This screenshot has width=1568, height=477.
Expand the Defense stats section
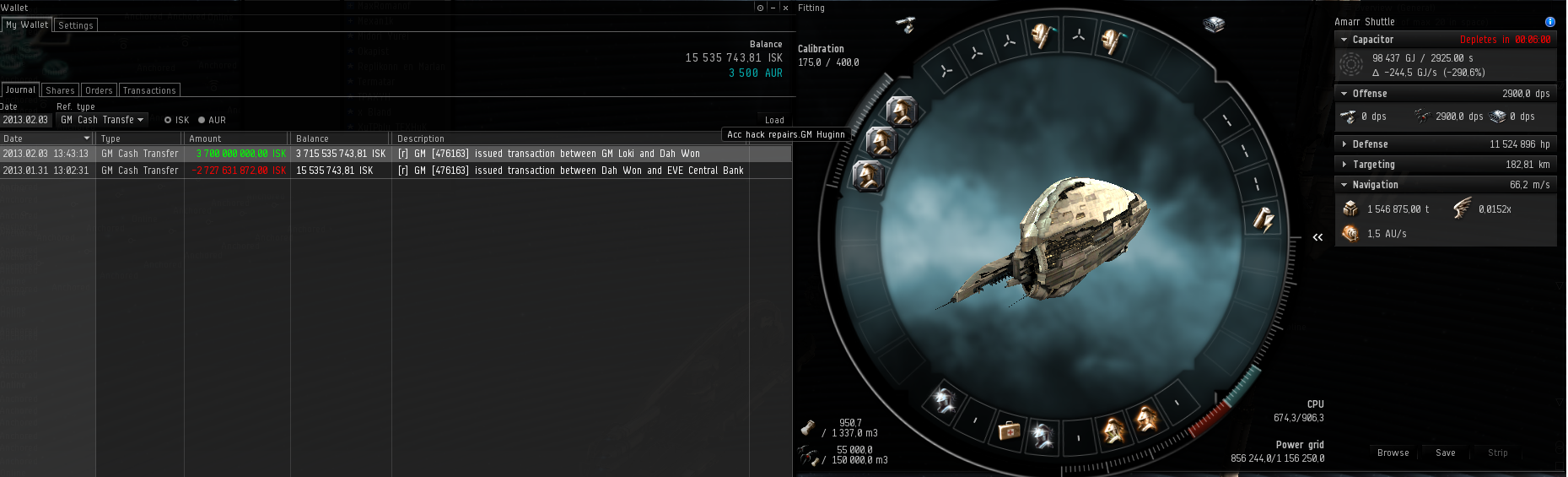click(1344, 144)
